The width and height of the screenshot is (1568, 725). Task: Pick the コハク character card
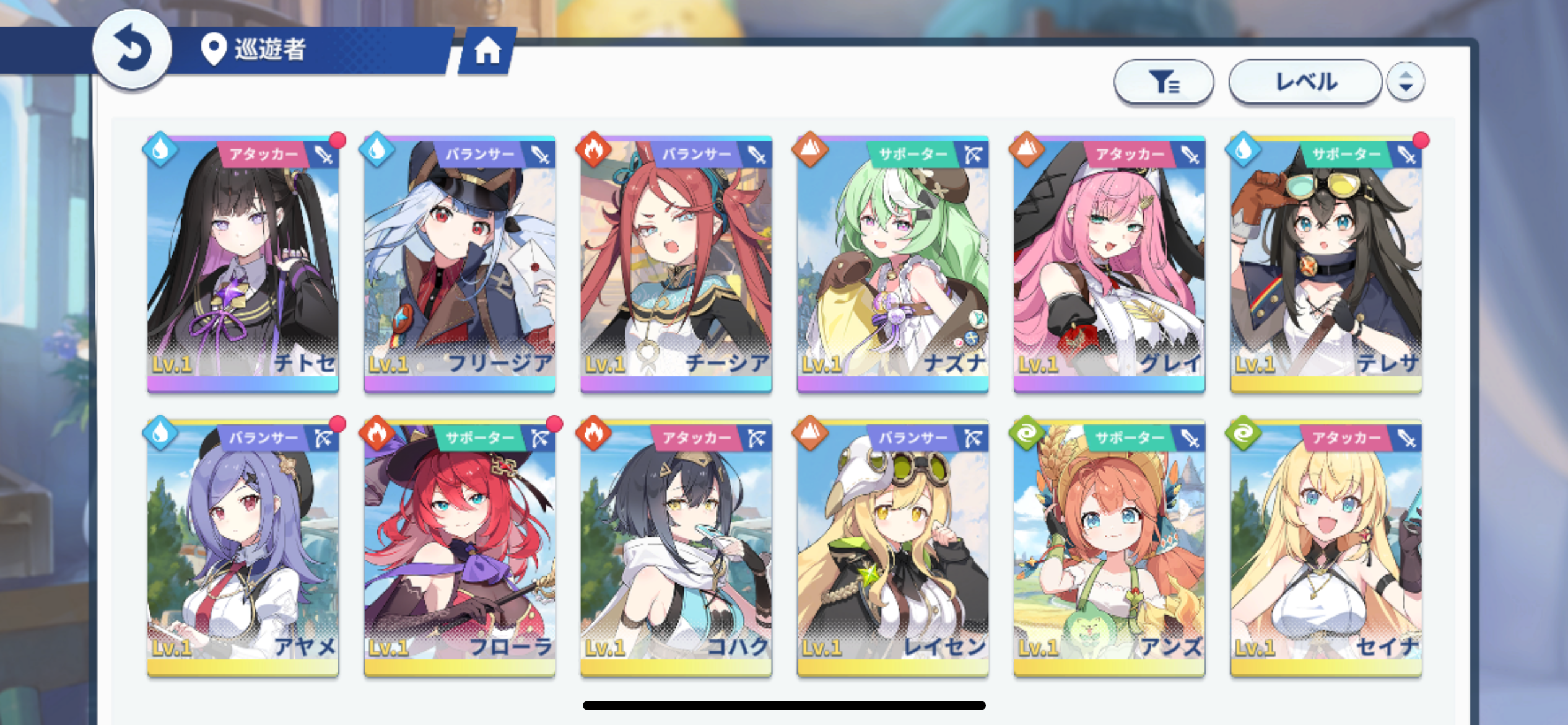pyautogui.click(x=676, y=548)
